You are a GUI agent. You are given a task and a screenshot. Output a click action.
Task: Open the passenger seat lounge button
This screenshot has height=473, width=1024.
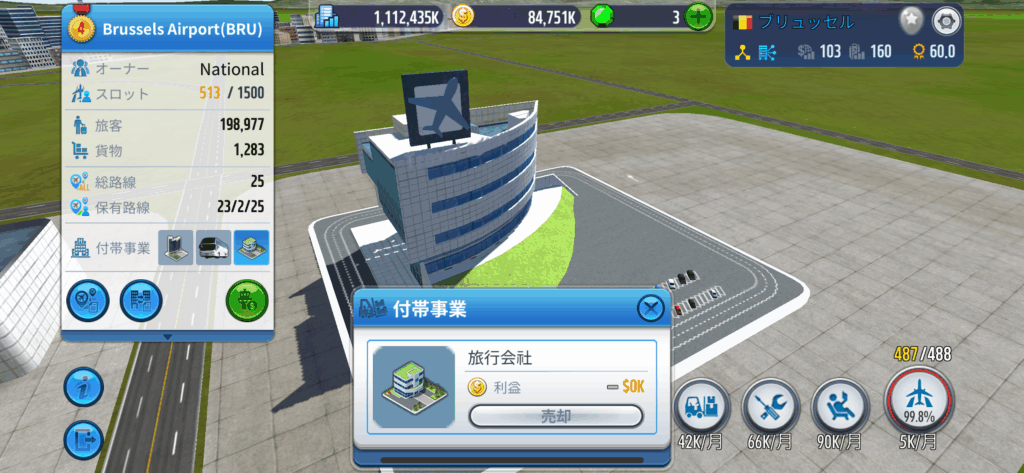(x=837, y=407)
